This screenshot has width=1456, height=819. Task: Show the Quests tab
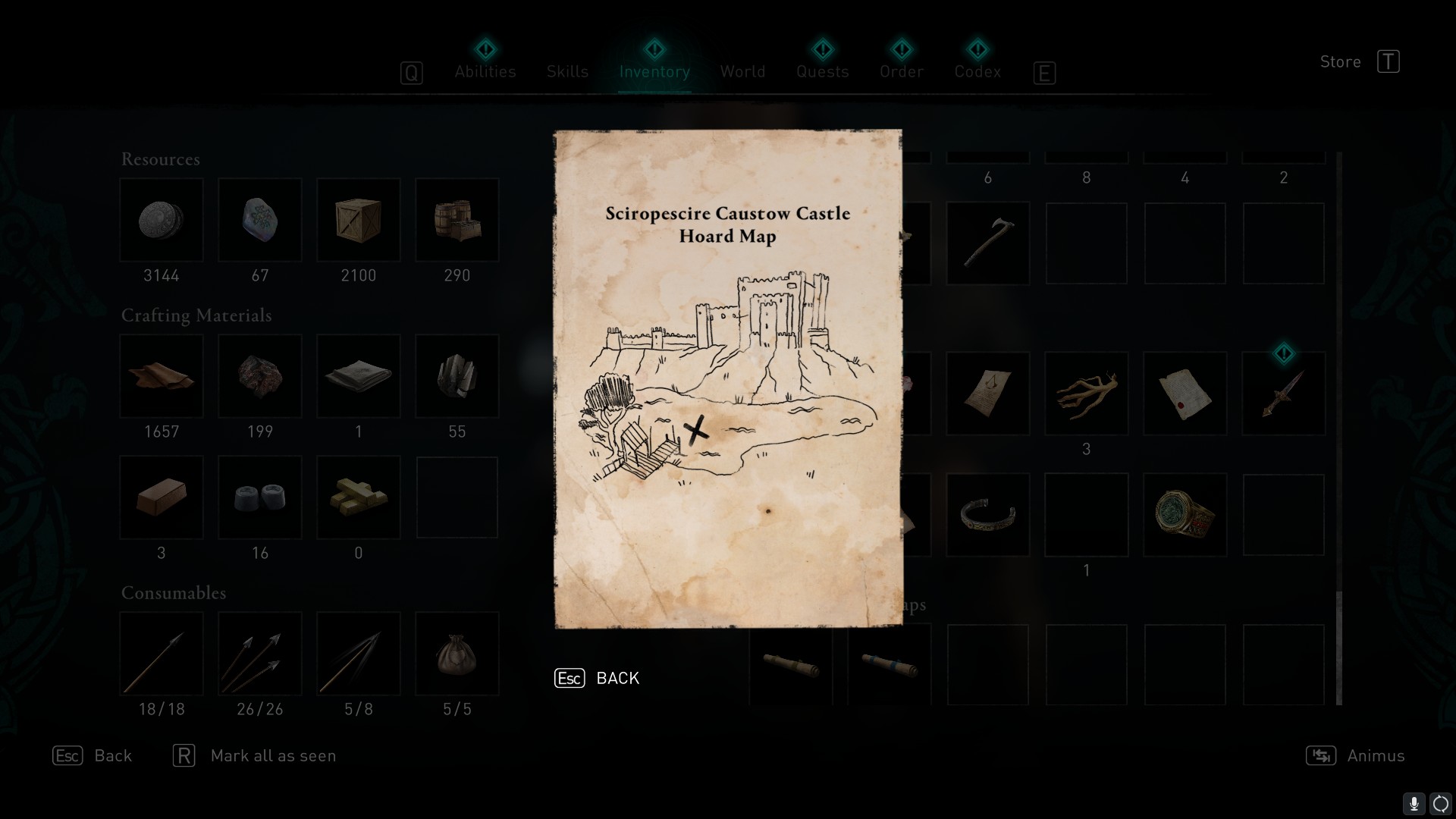click(x=822, y=71)
